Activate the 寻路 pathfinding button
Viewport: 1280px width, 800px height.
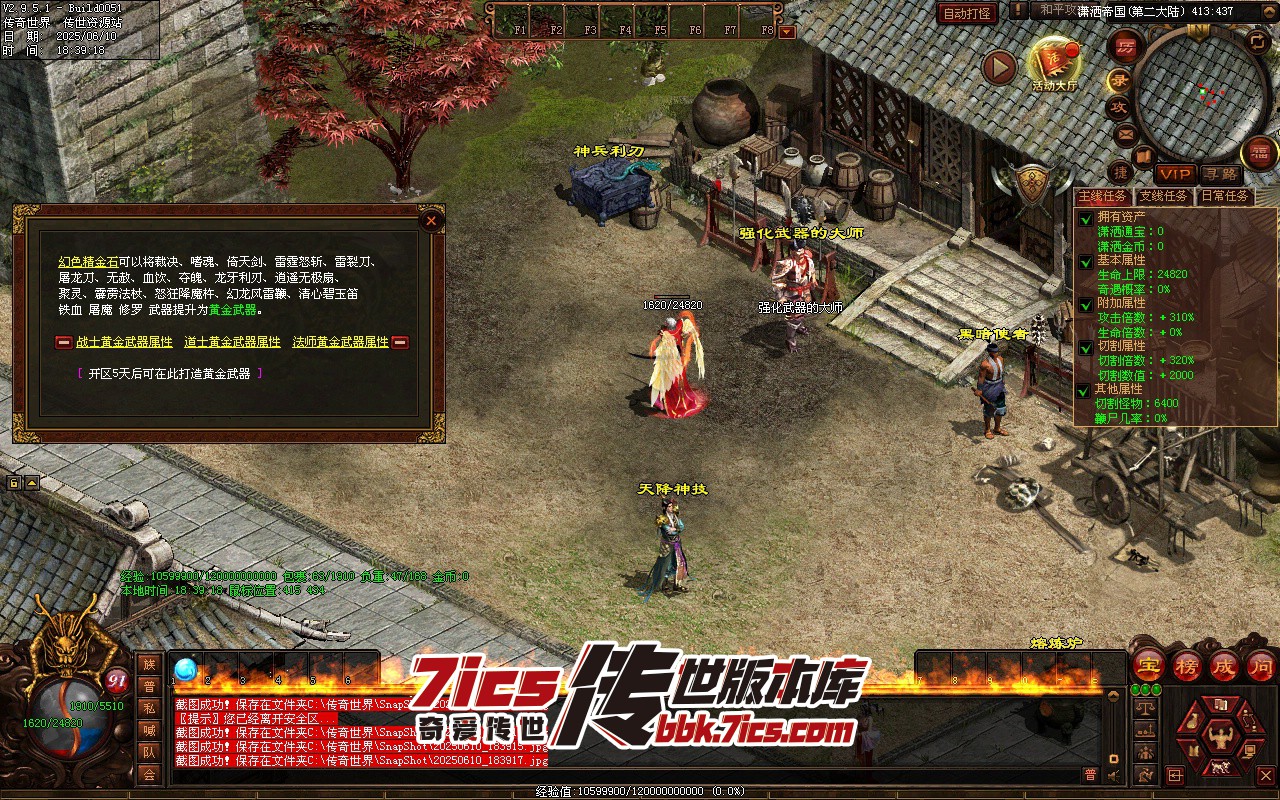[x=1219, y=174]
